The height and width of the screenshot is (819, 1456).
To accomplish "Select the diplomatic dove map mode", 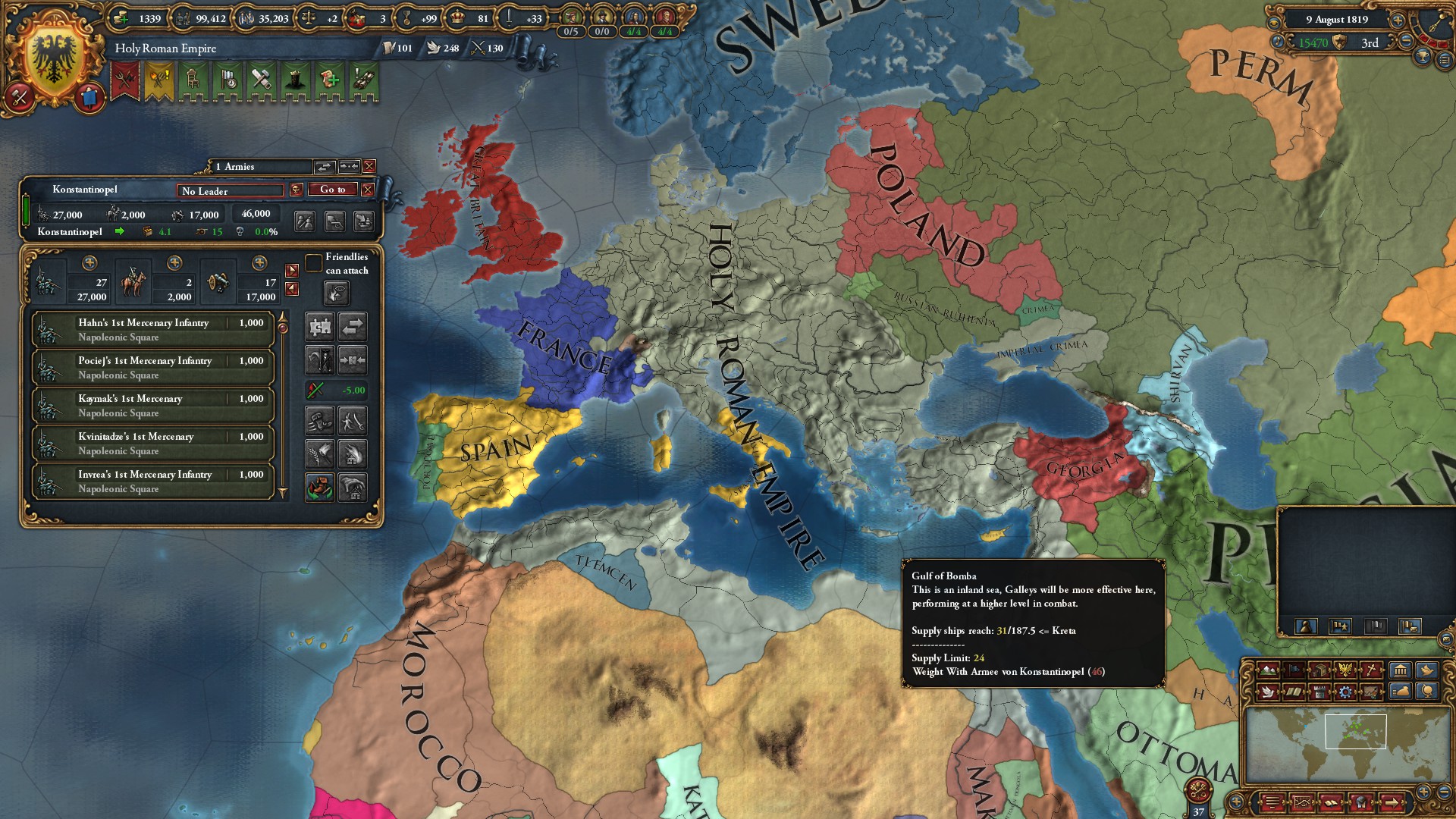I will [x=1267, y=692].
